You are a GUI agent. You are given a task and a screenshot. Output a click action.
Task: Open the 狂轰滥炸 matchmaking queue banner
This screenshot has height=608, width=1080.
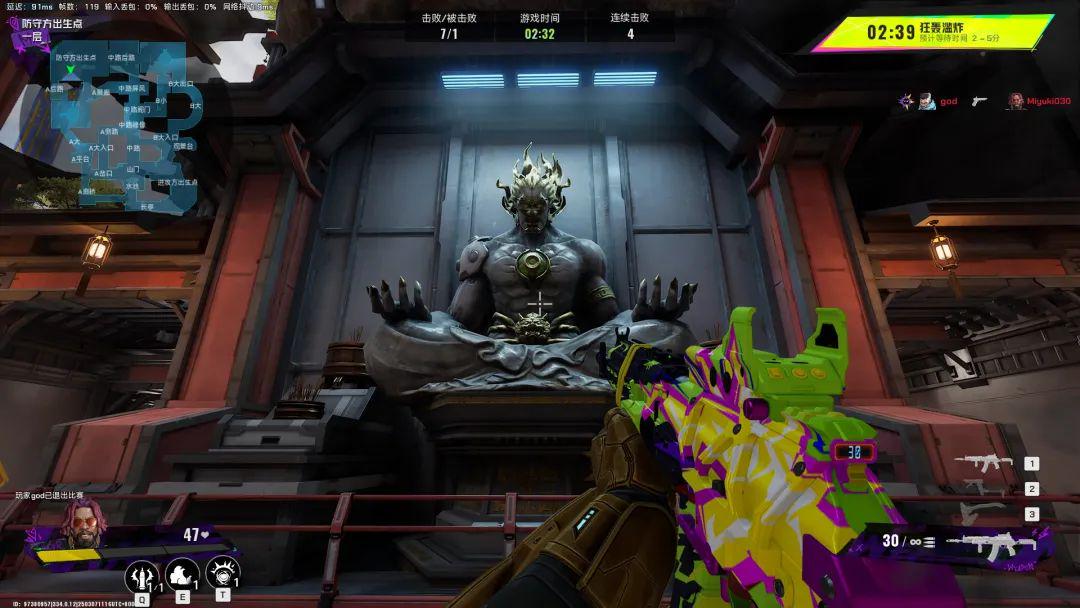[x=932, y=33]
